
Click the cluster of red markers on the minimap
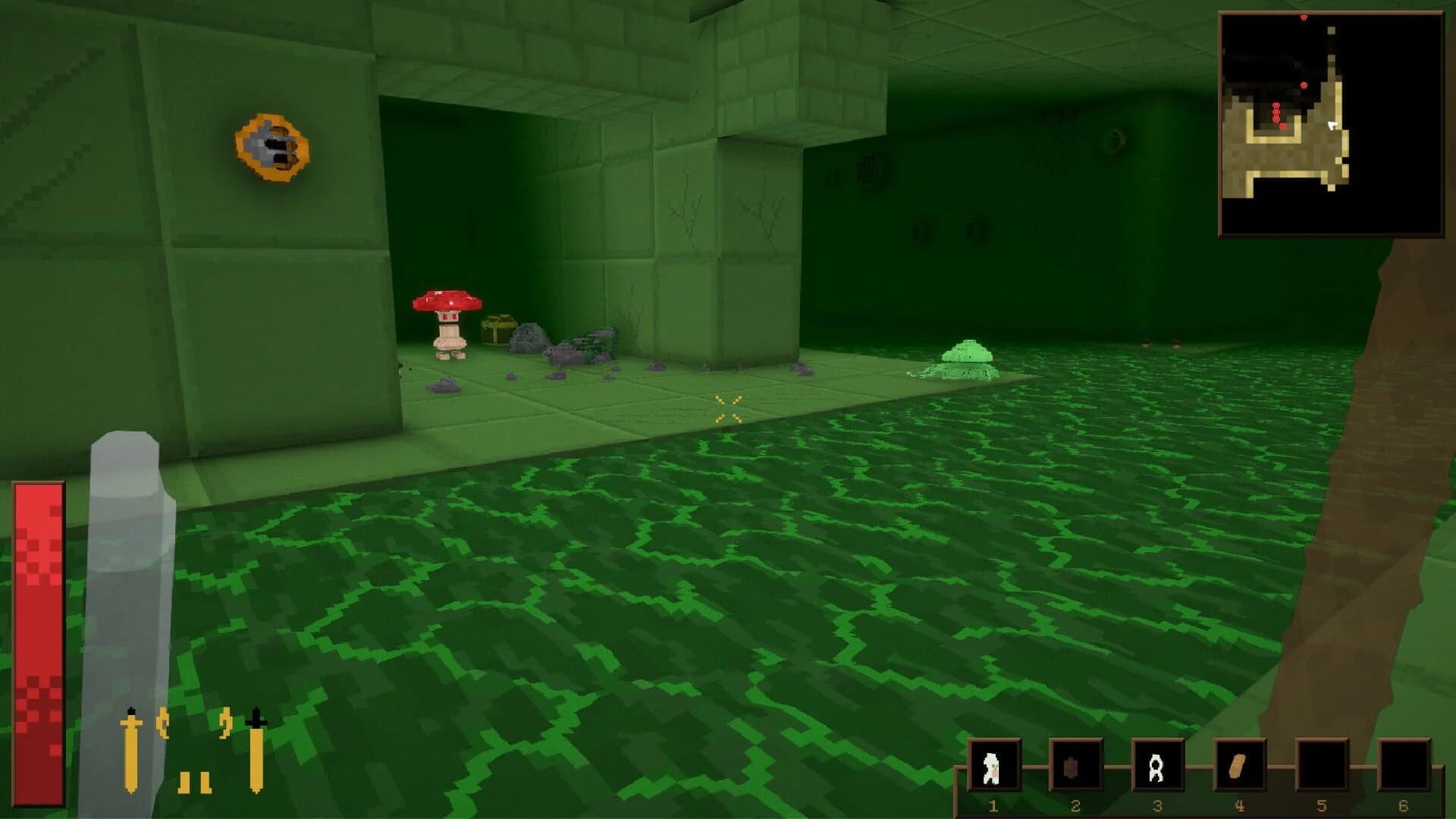click(x=1276, y=113)
